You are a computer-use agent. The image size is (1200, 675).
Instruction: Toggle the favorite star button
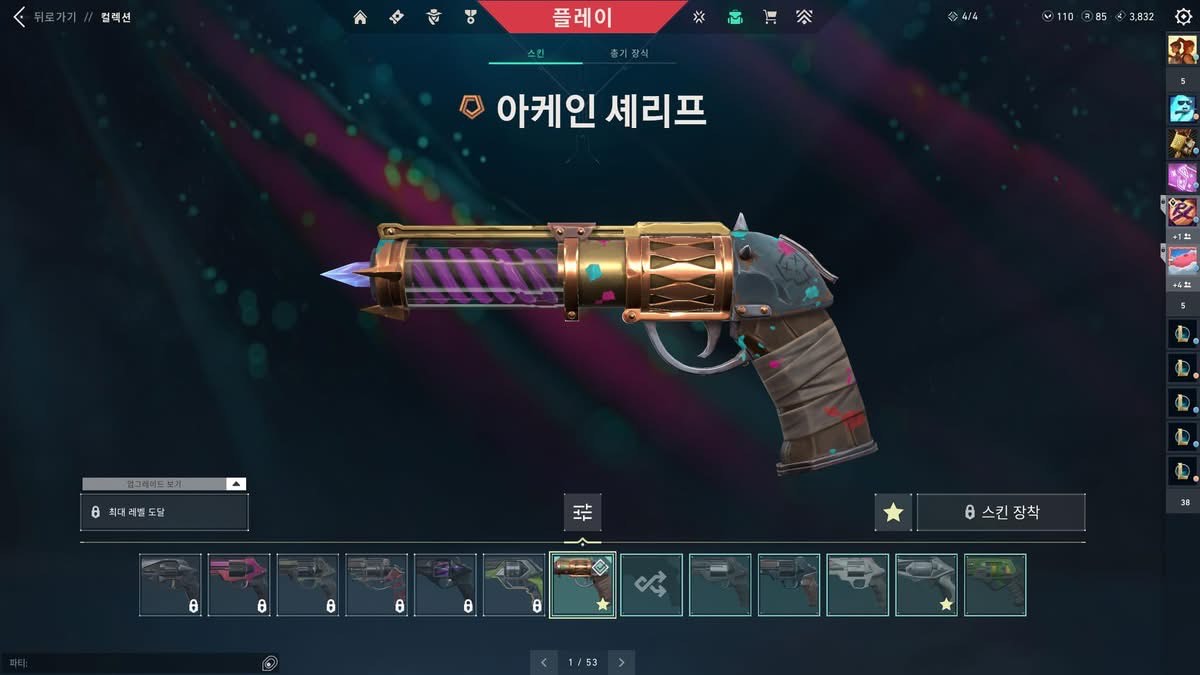[893, 512]
